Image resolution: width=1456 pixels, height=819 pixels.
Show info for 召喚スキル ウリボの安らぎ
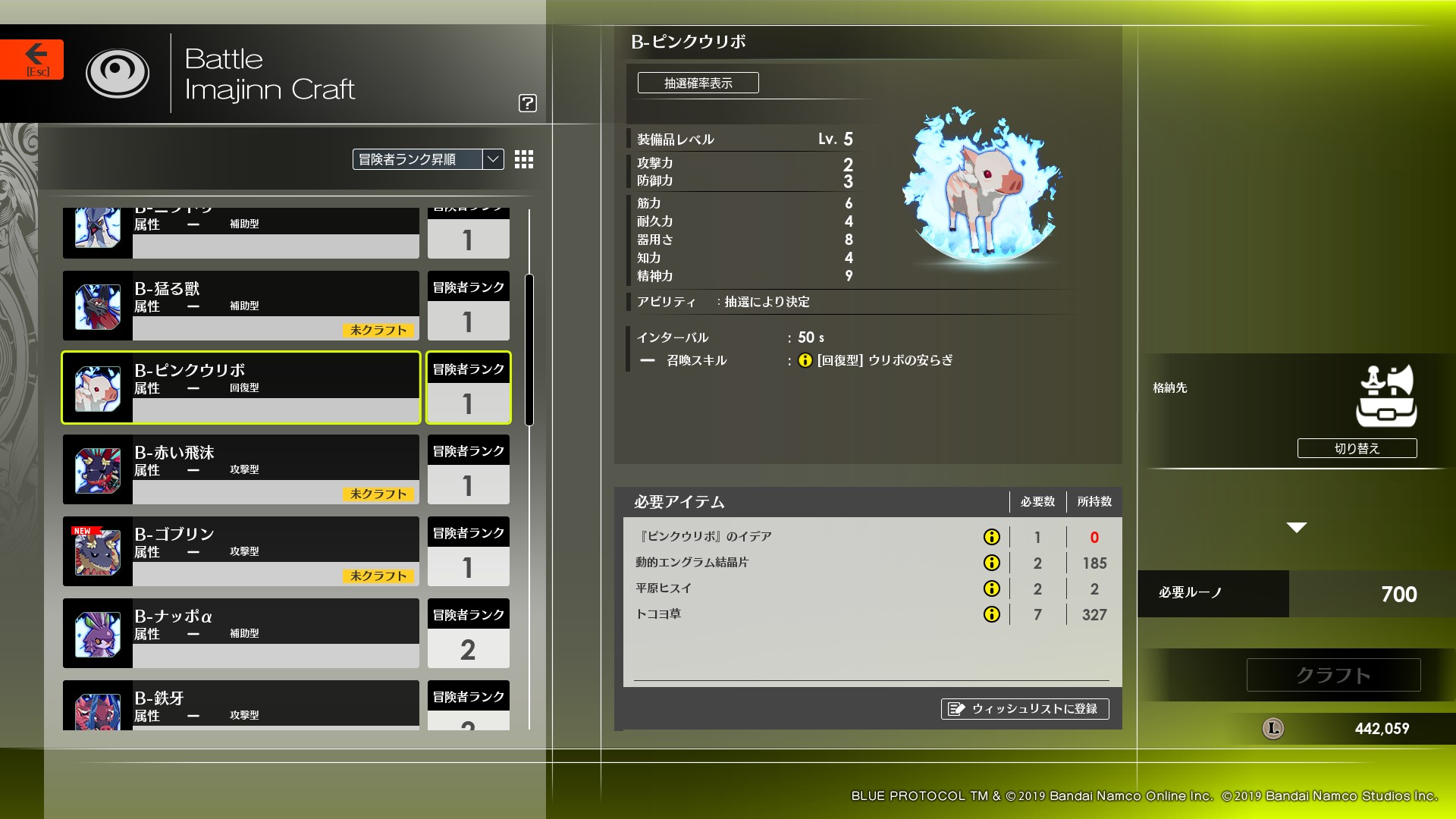805,361
